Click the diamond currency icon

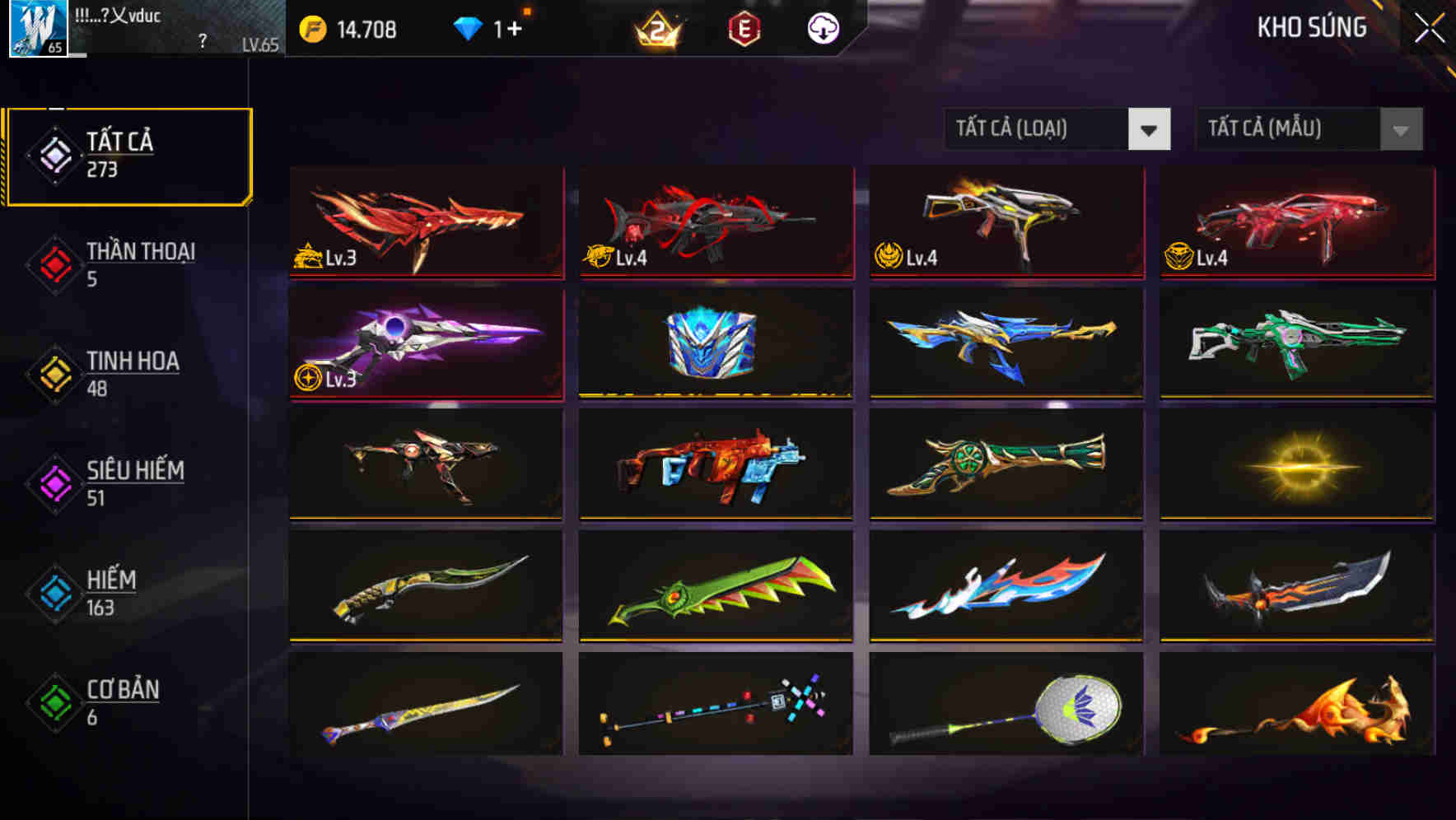469,29
